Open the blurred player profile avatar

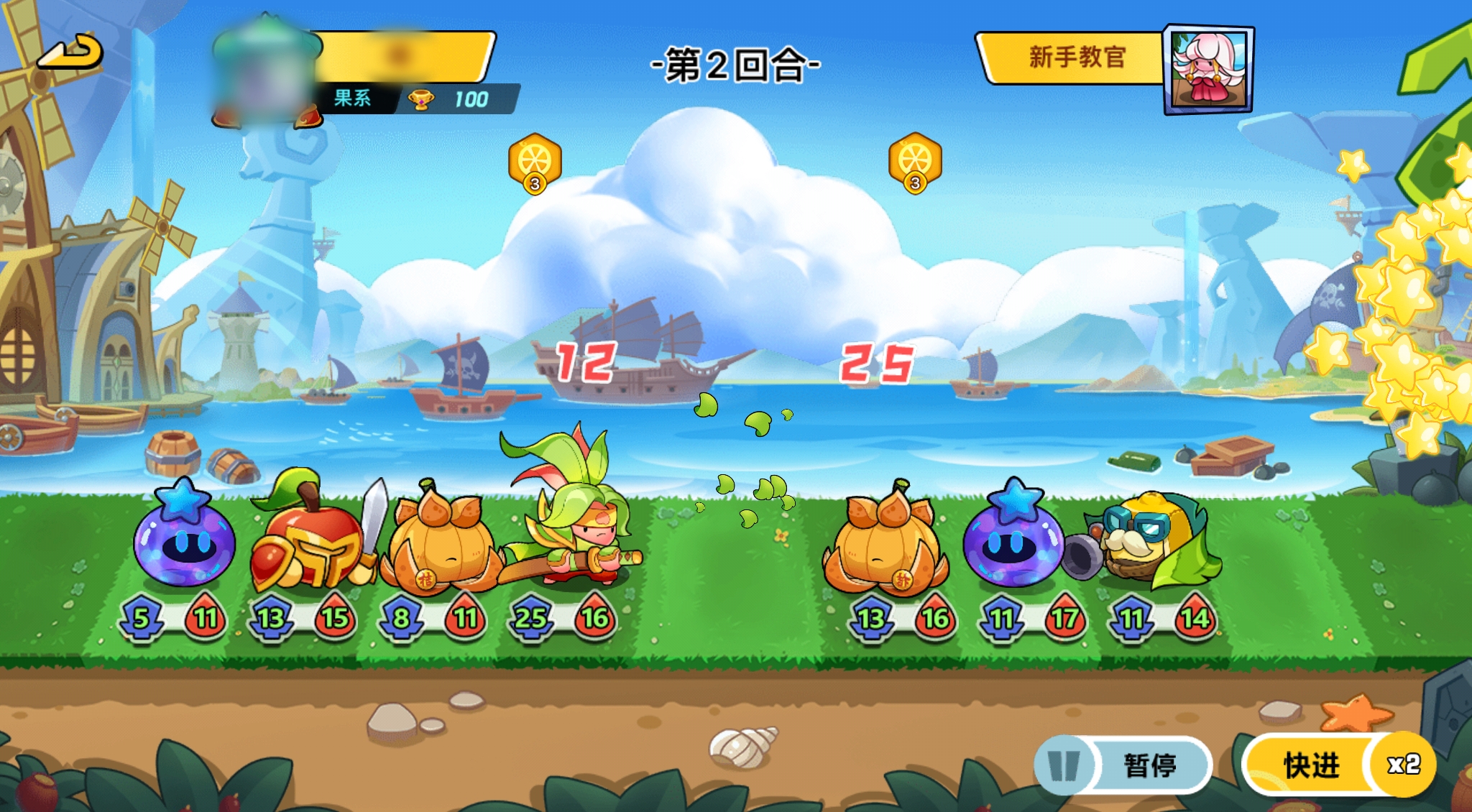(x=264, y=75)
